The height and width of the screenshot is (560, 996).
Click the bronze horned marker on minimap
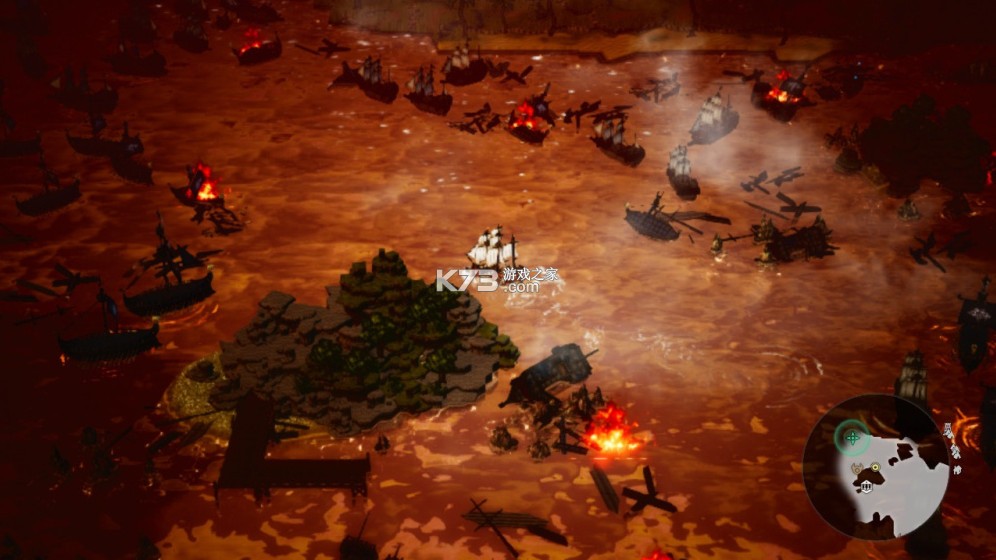click(857, 468)
